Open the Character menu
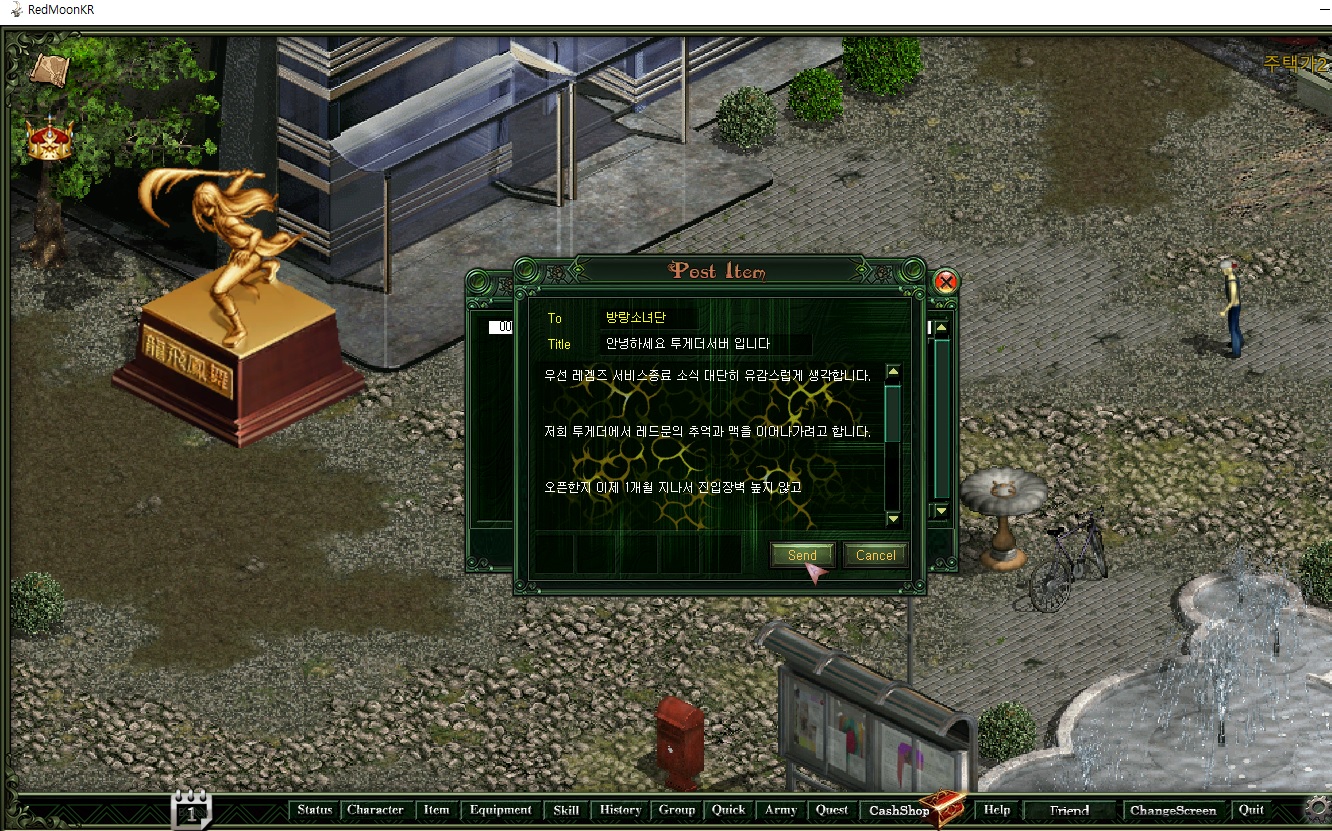Viewport: 1332px width, 831px height. tap(375, 810)
